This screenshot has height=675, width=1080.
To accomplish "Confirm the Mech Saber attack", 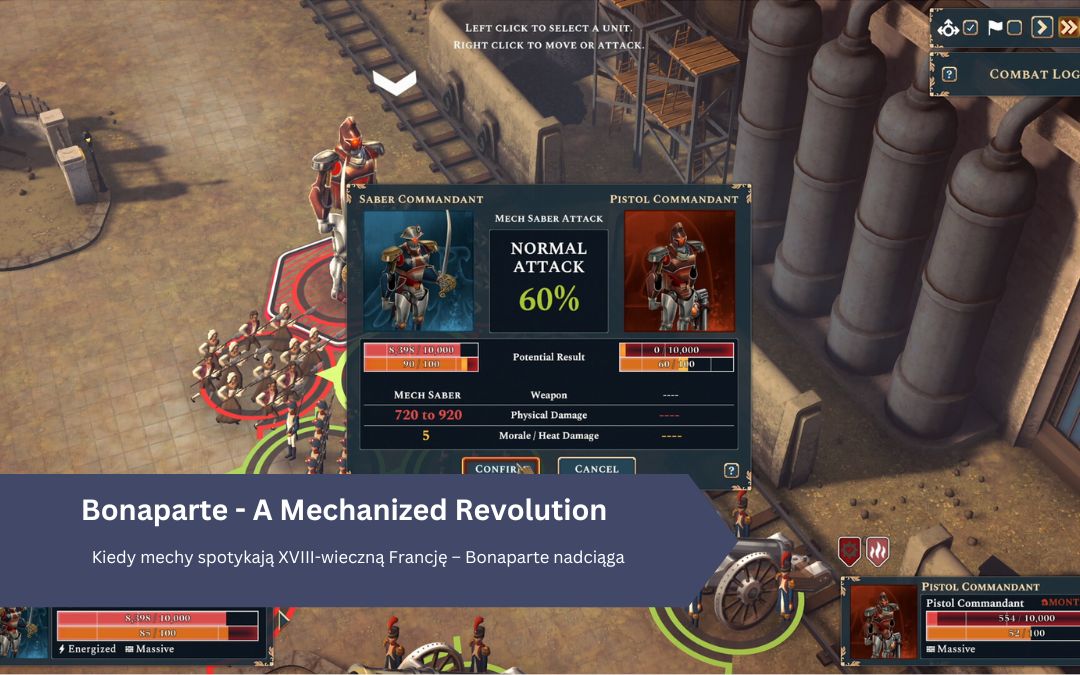I will point(500,467).
